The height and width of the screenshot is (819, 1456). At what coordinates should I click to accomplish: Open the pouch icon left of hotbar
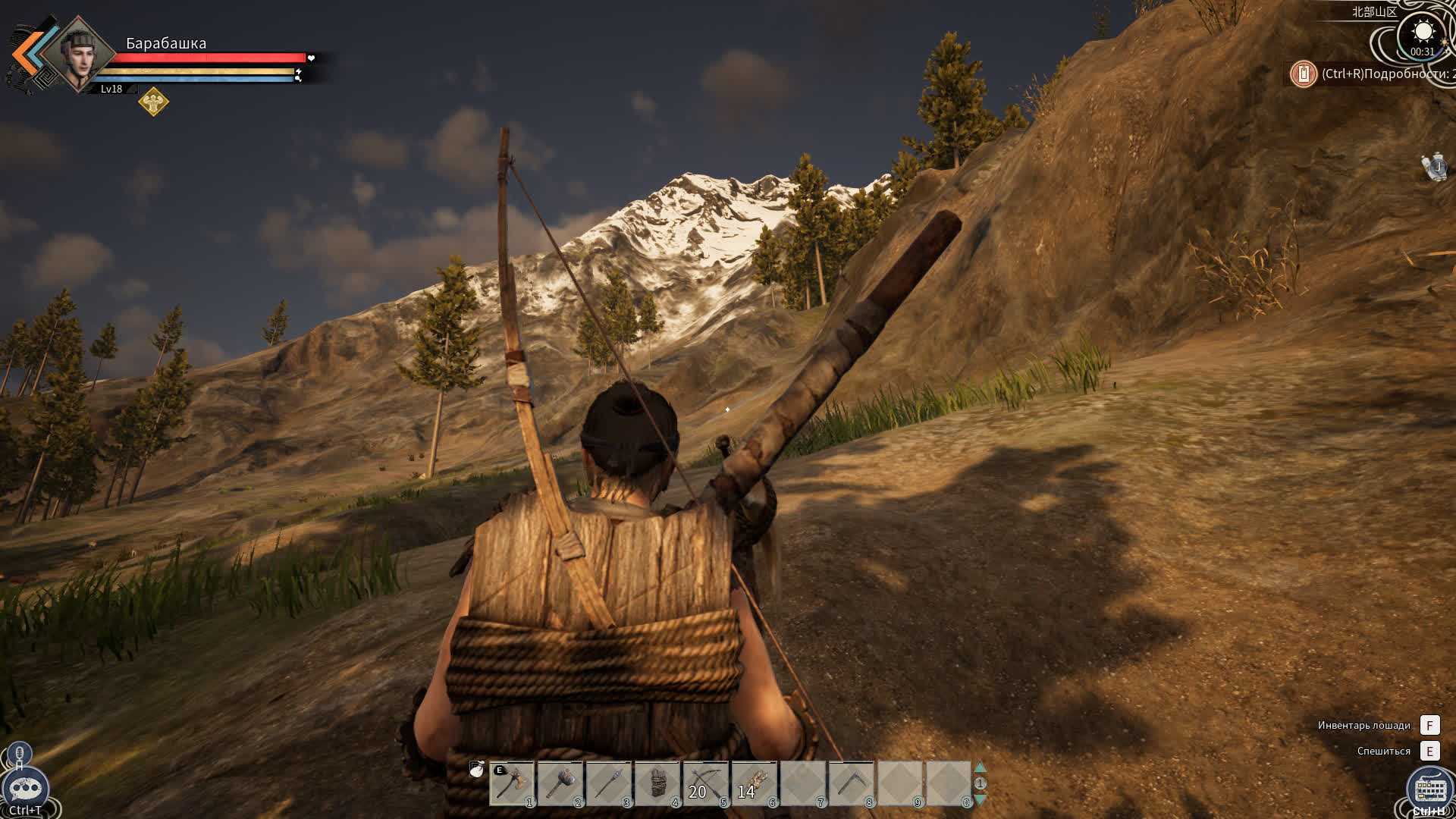coord(477,769)
